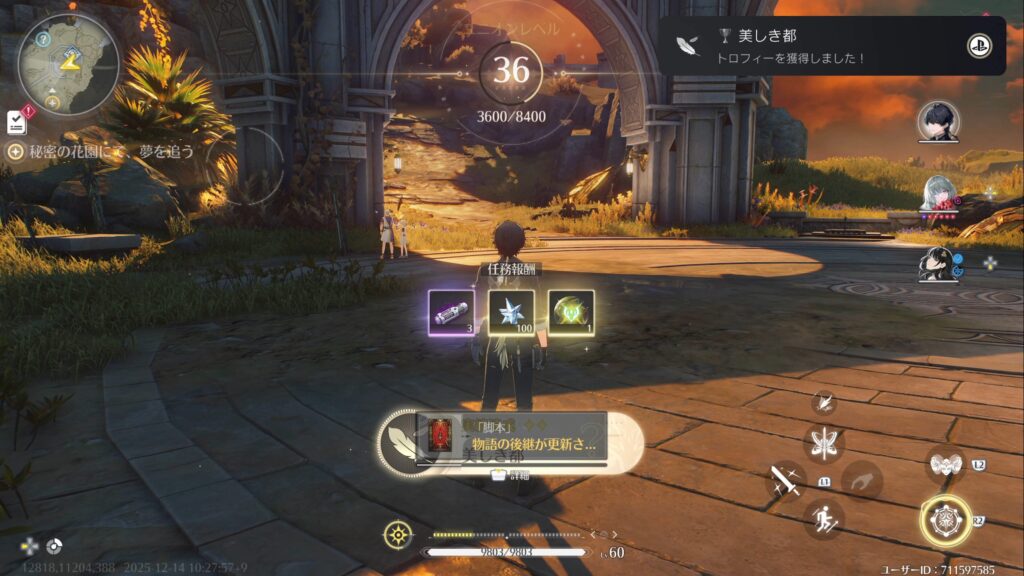Viewport: 1024px width, 576px height.
Task: Select the green glowing reward item
Action: [571, 313]
